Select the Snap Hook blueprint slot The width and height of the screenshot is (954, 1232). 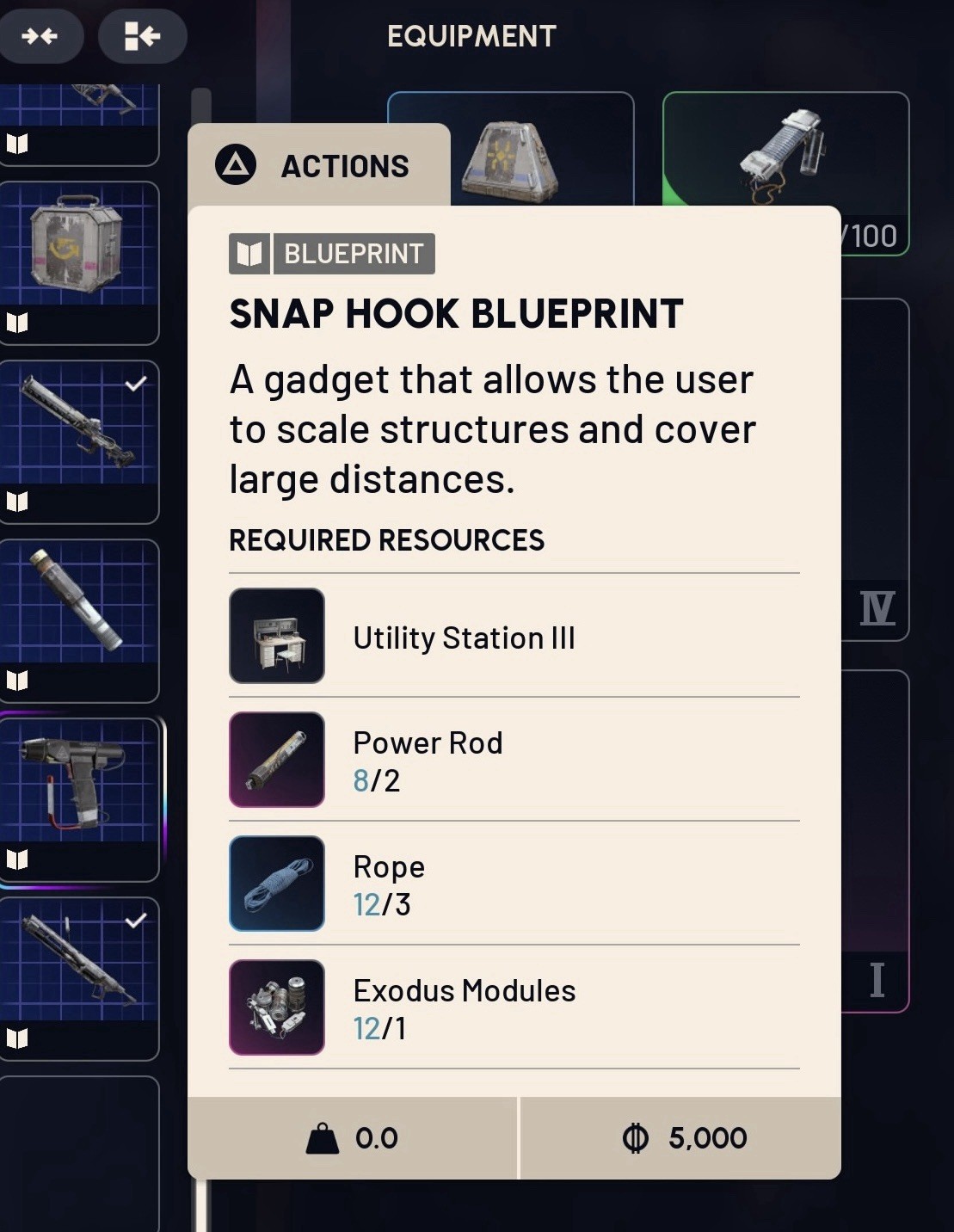pyautogui.click(x=79, y=798)
